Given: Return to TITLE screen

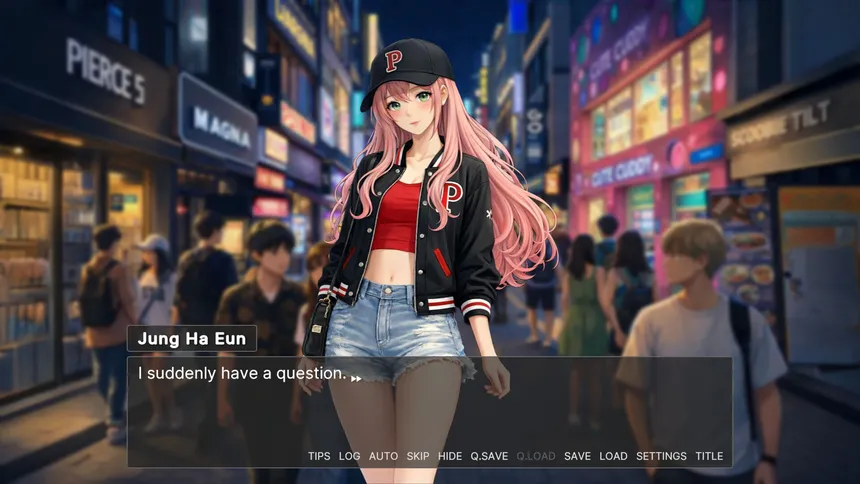Looking at the screenshot, I should (x=709, y=456).
